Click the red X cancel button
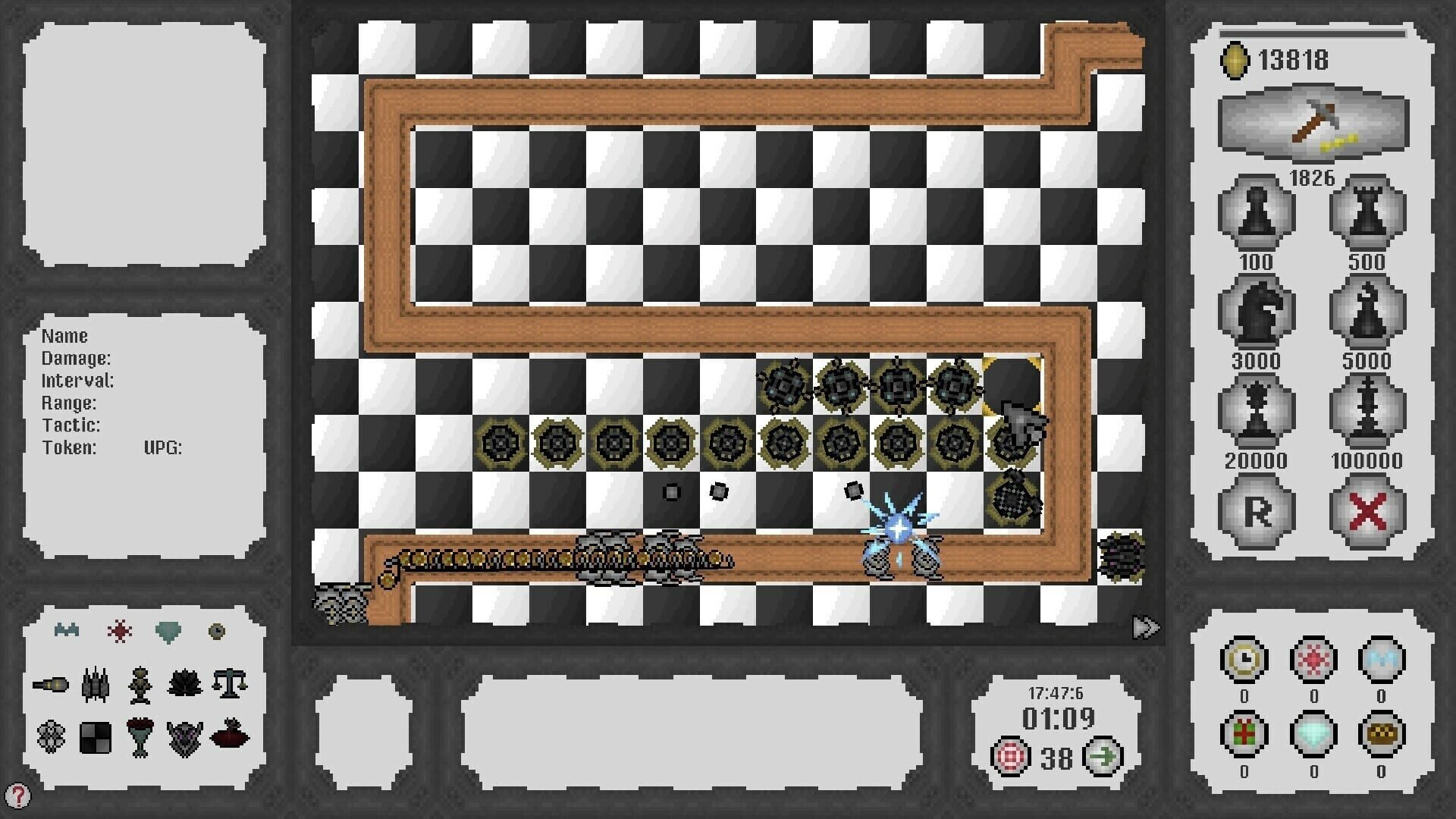 [1367, 510]
